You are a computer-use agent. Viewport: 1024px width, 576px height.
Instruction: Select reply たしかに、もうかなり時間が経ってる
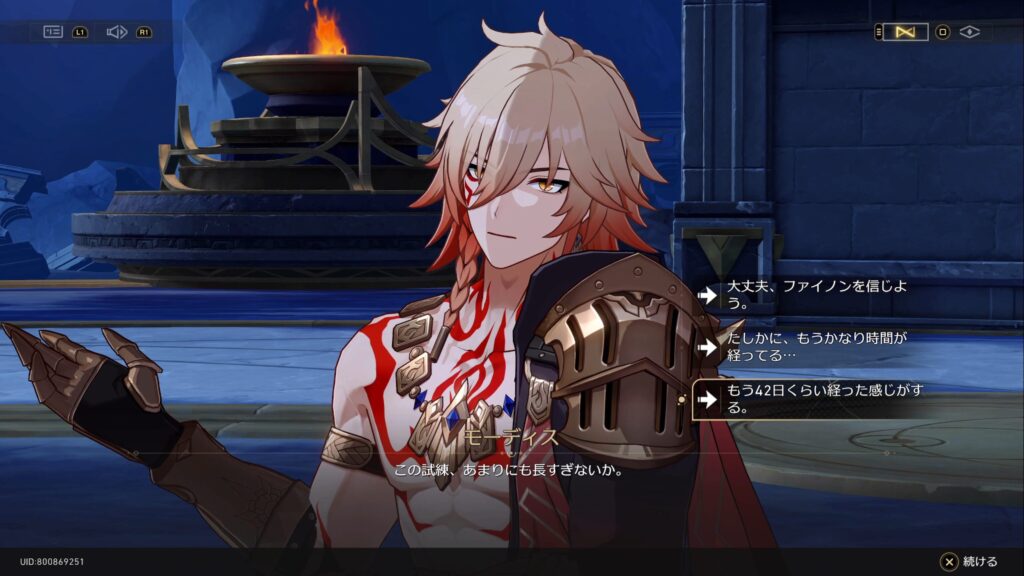pos(805,346)
